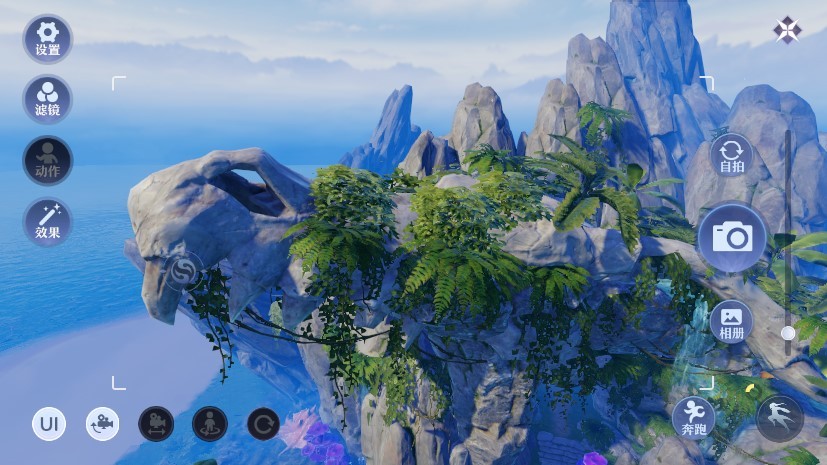Toggle the UI visibility button
Image resolution: width=827 pixels, height=465 pixels.
(x=48, y=424)
